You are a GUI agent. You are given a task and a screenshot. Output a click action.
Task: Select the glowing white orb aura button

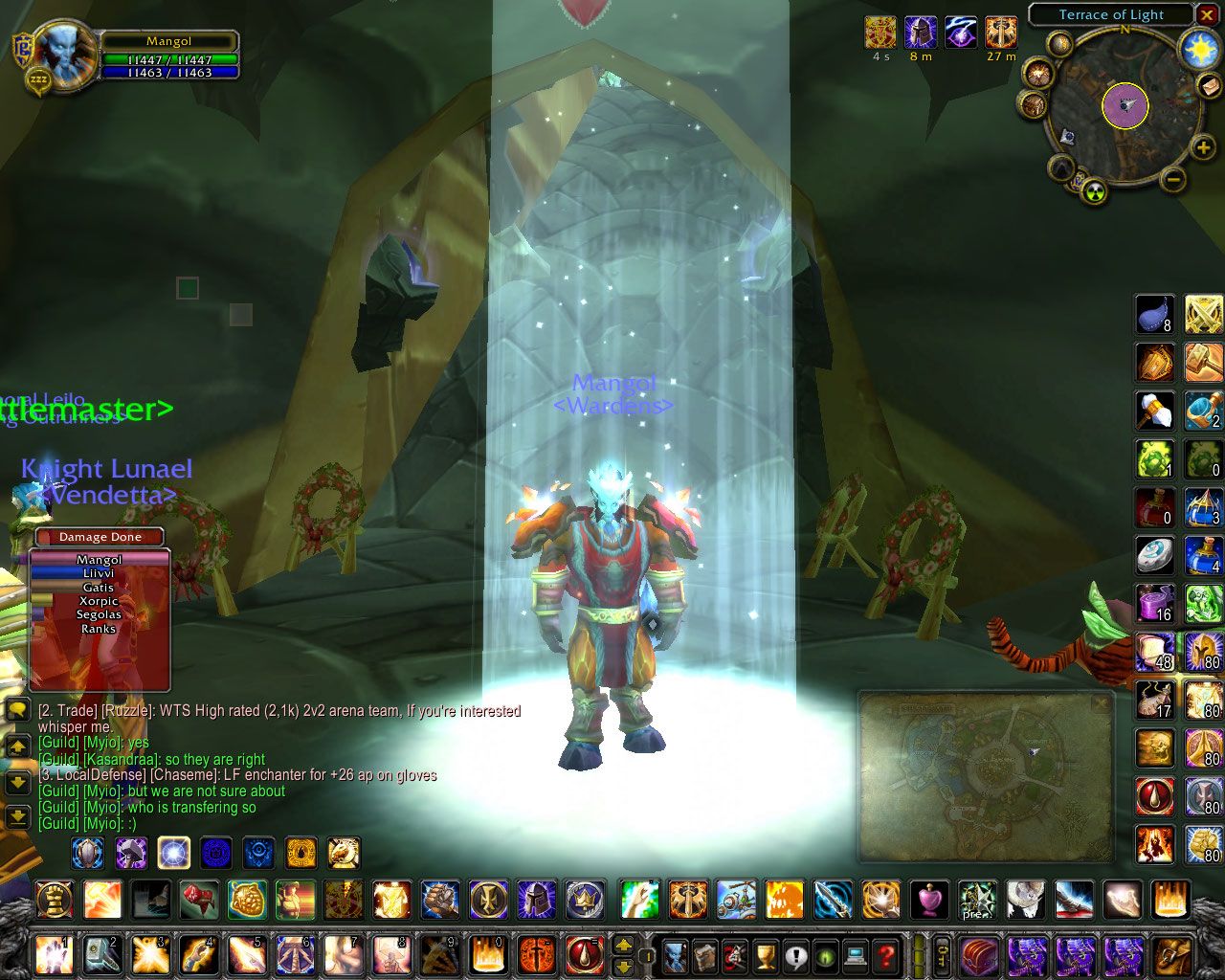(173, 852)
